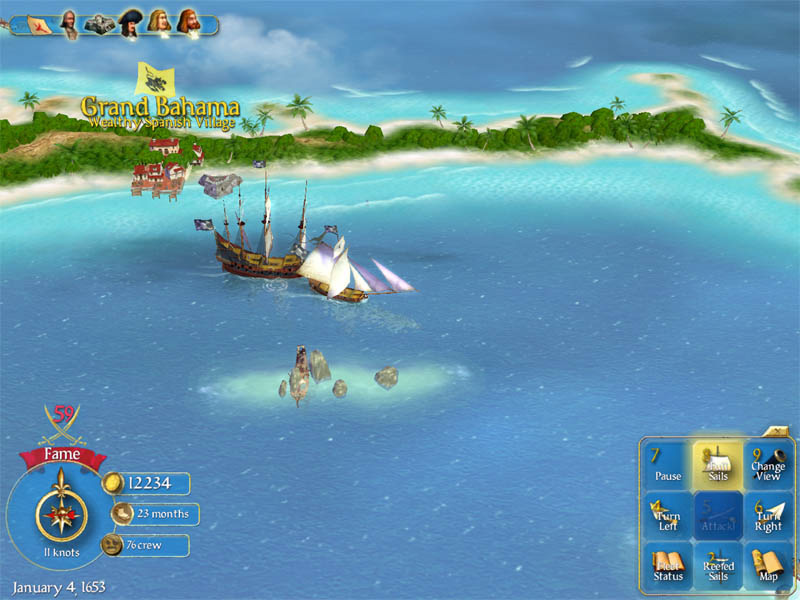The width and height of the screenshot is (800, 600).
Task: Set Reefed Sails
Action: (717, 566)
